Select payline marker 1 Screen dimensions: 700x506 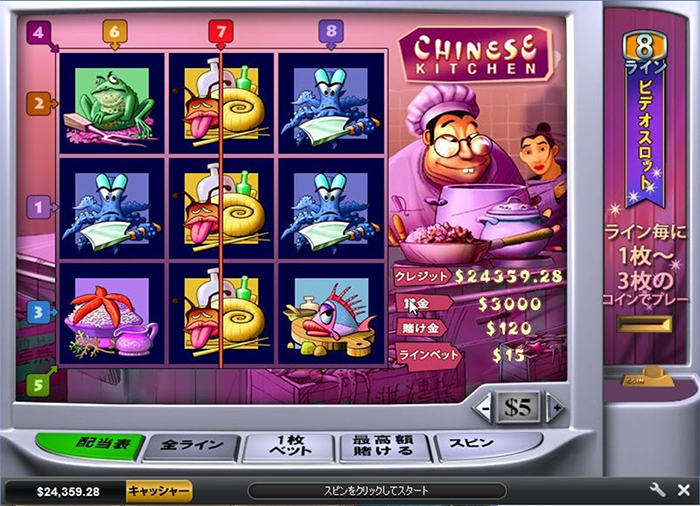pos(37,208)
